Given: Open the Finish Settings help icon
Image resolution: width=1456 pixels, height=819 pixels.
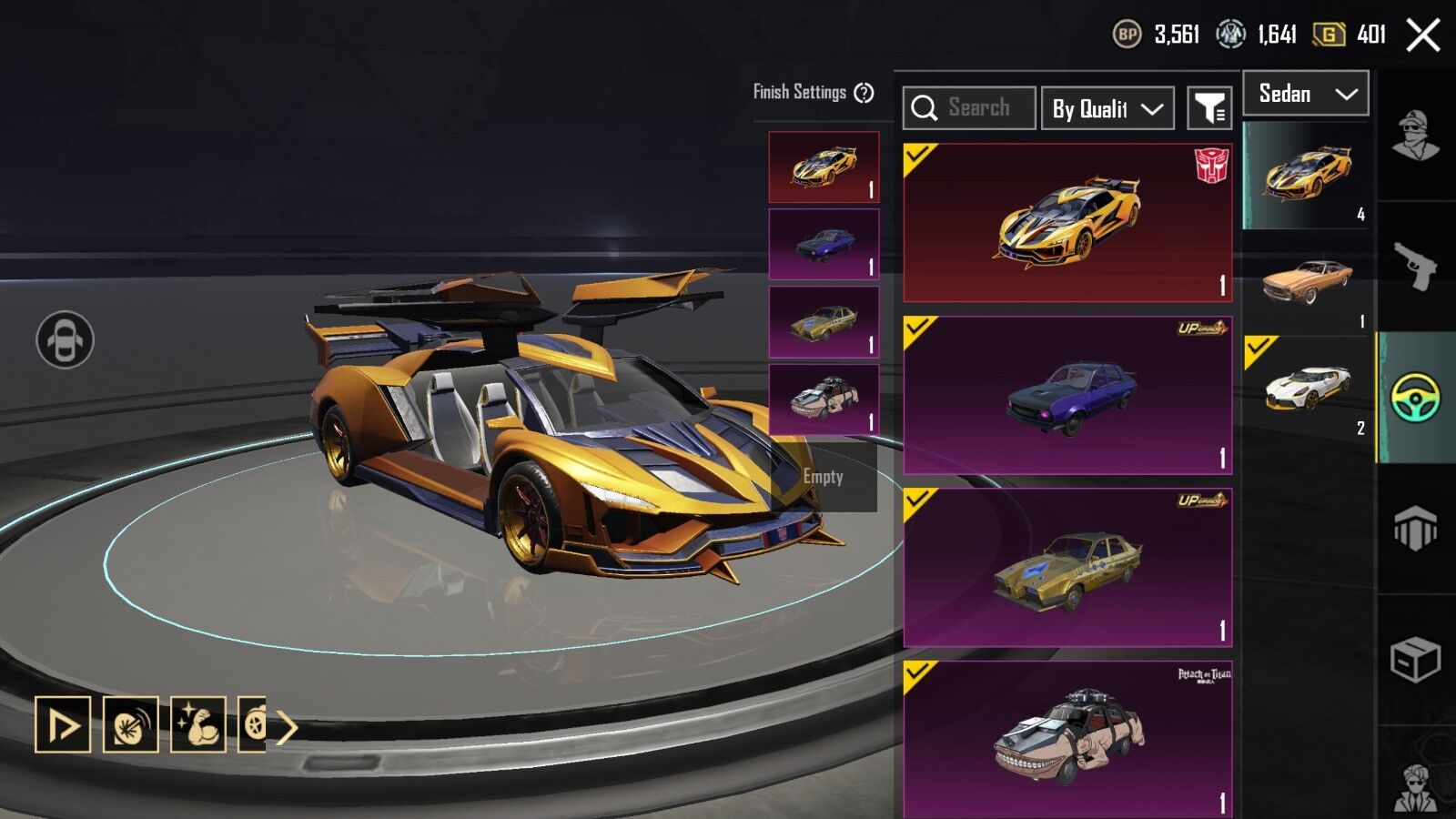Looking at the screenshot, I should tap(864, 93).
